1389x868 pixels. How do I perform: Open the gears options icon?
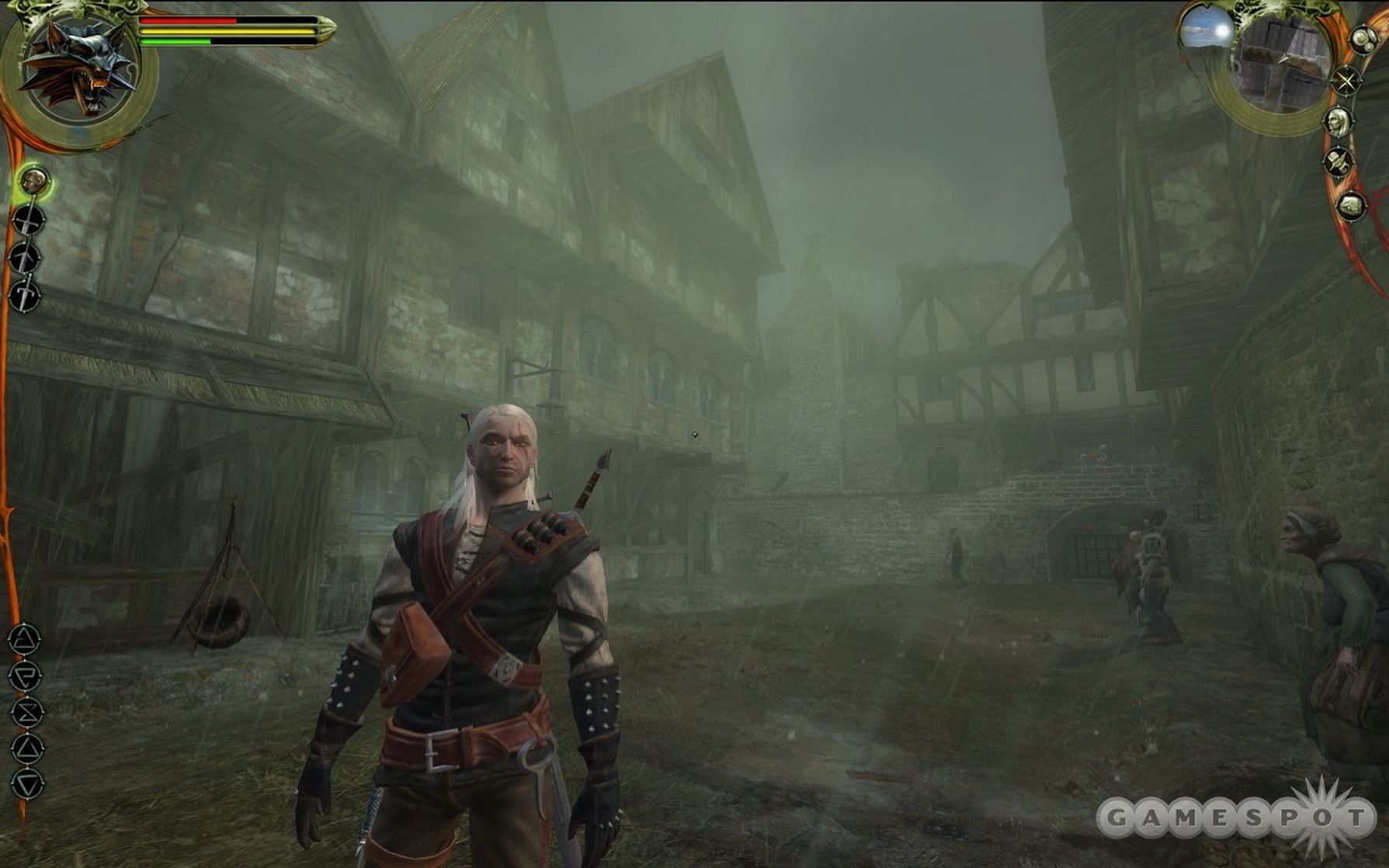[1363, 40]
